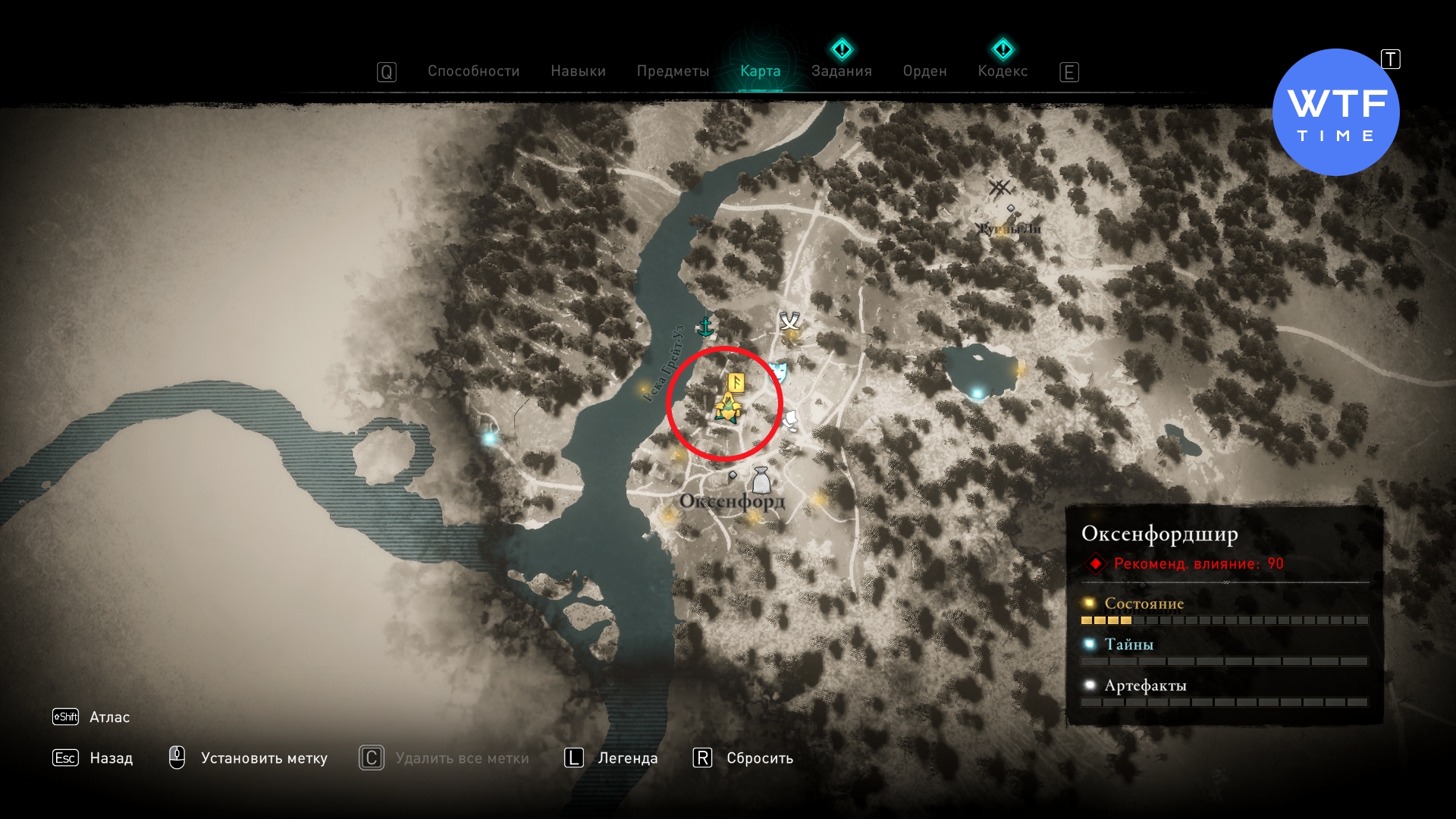Go to the Предметы tab
The height and width of the screenshot is (819, 1456).
click(x=673, y=71)
